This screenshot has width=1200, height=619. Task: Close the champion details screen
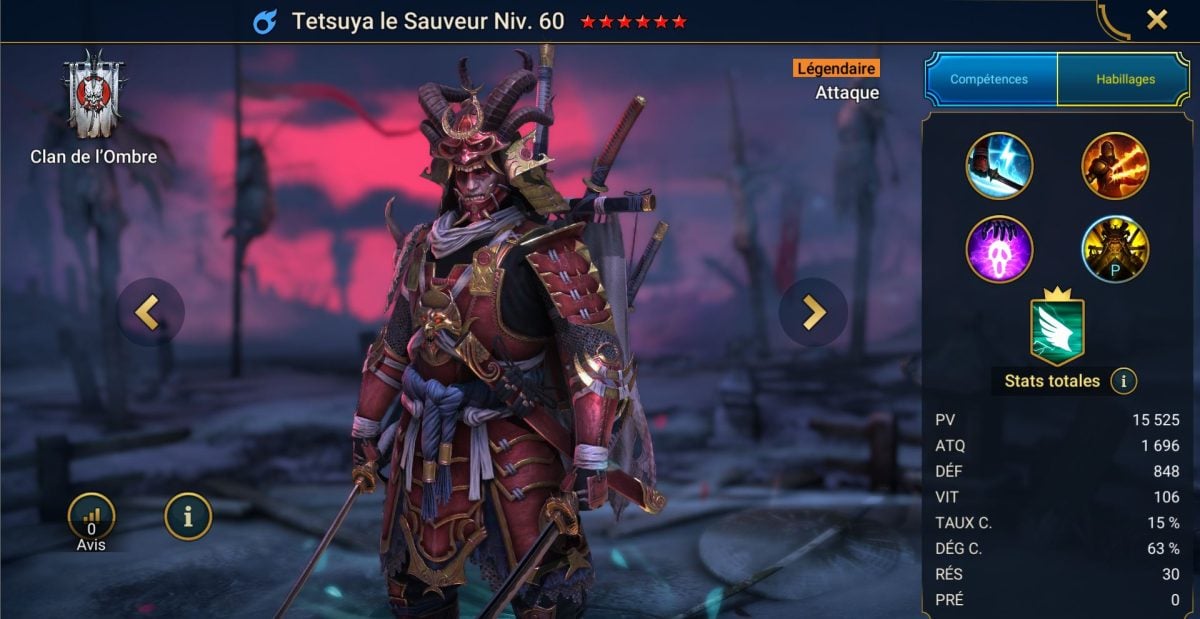tap(1156, 20)
